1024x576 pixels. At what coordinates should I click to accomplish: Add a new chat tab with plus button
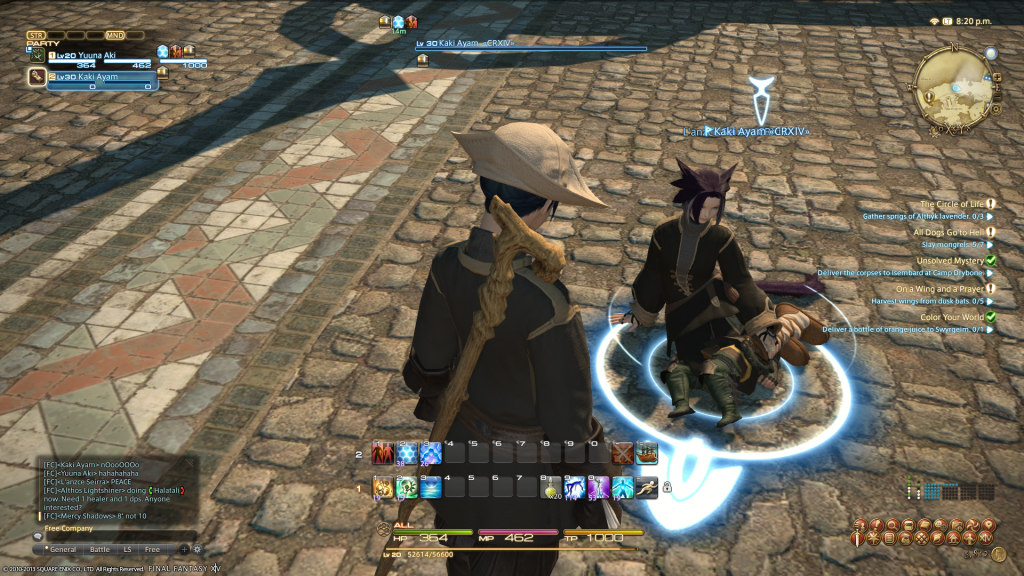(x=184, y=549)
